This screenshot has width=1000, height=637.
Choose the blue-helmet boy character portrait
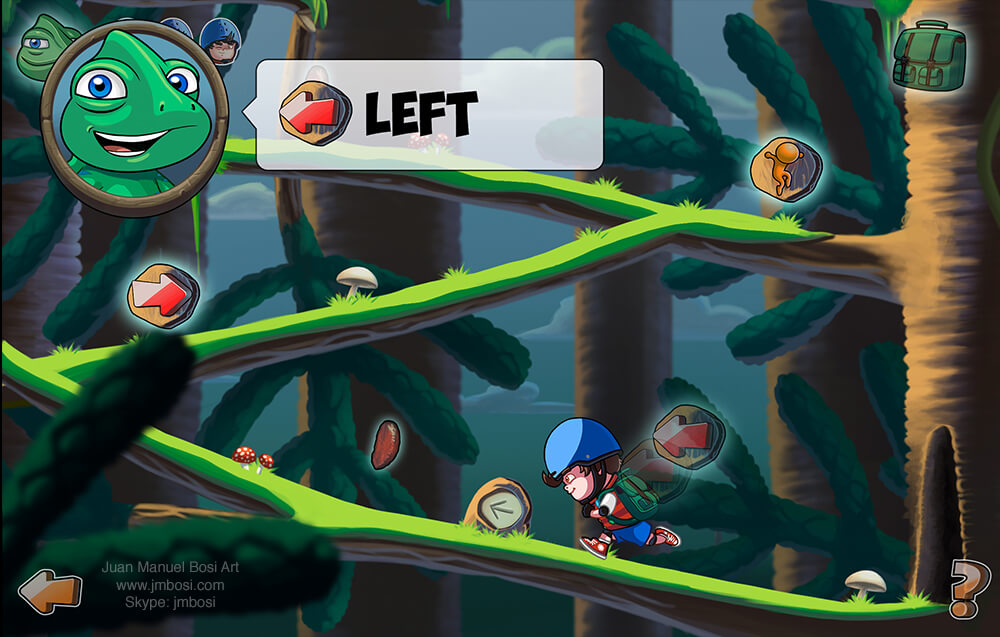tap(220, 40)
